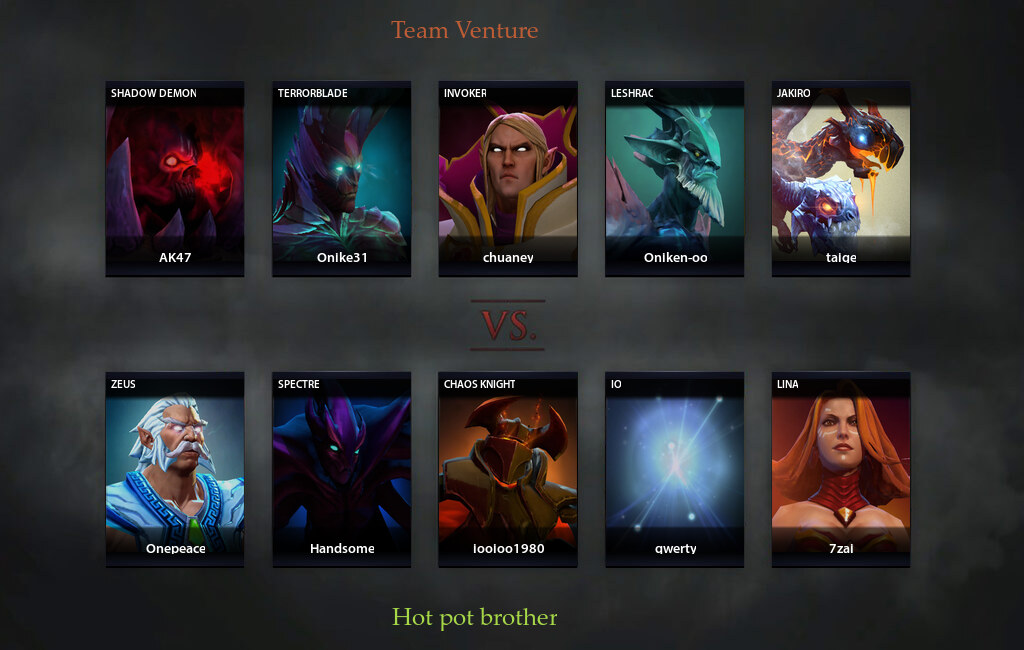Select the Lina hero card

tap(841, 469)
